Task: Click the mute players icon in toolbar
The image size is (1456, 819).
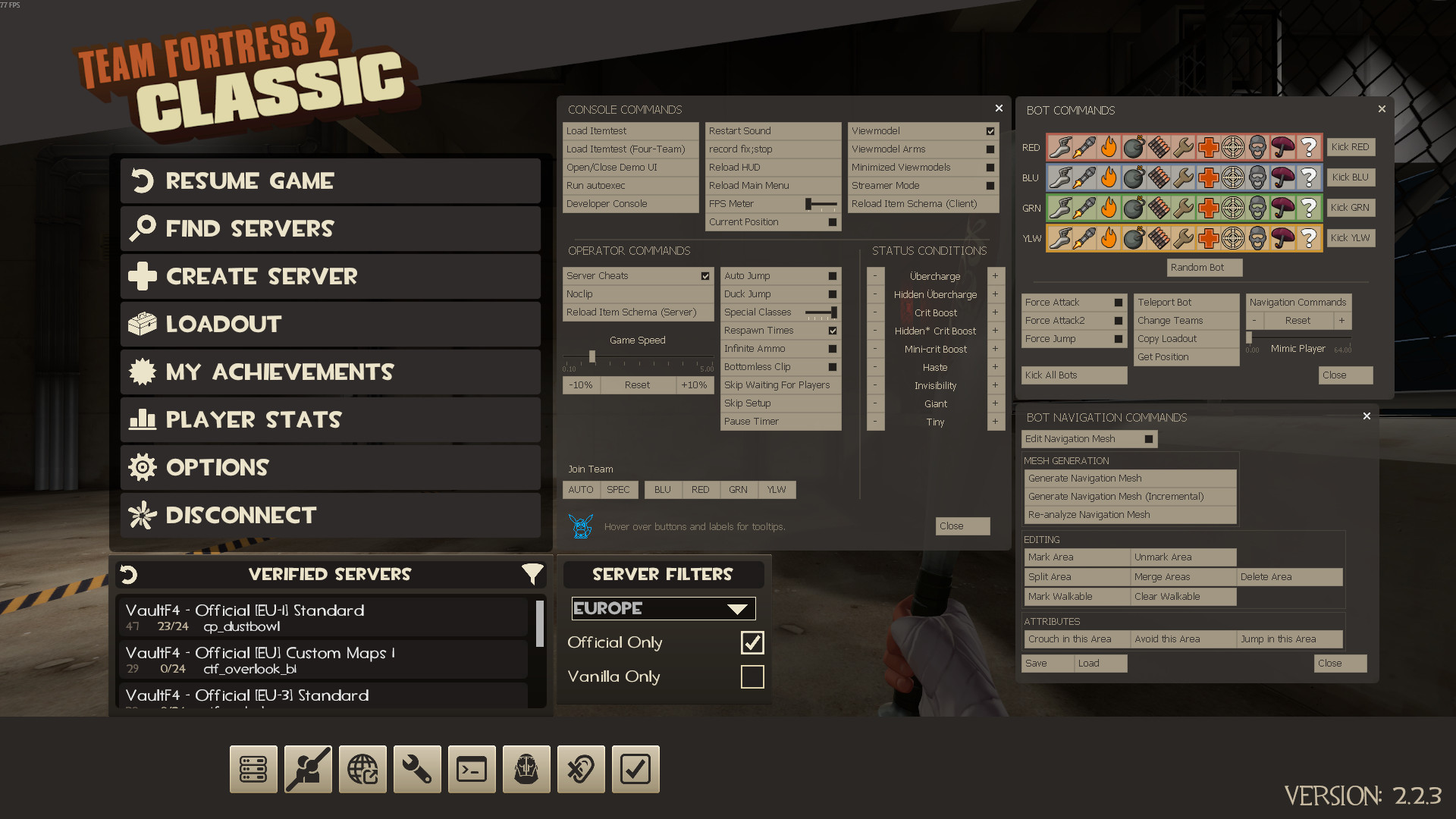Action: click(581, 769)
